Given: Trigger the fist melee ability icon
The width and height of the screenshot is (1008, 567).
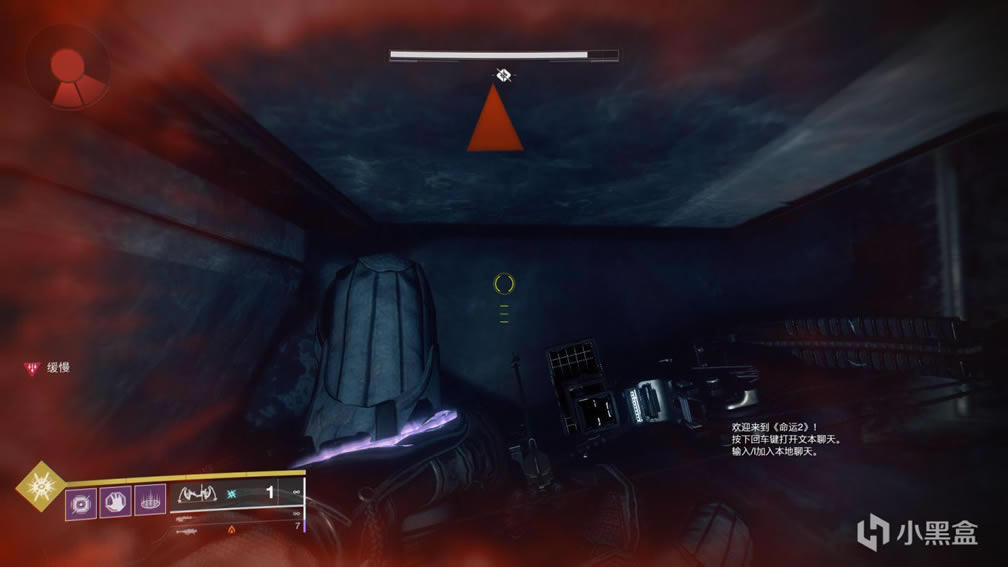Looking at the screenshot, I should click(115, 501).
